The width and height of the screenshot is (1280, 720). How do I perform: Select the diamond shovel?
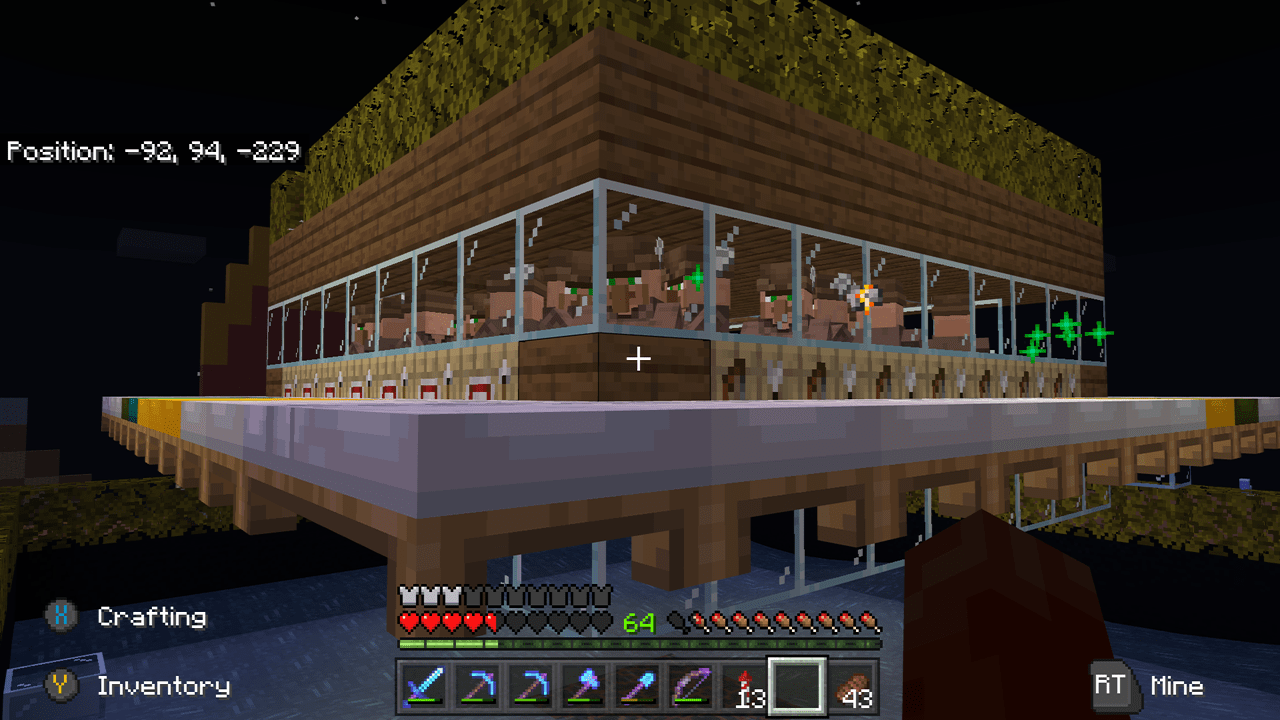point(635,686)
